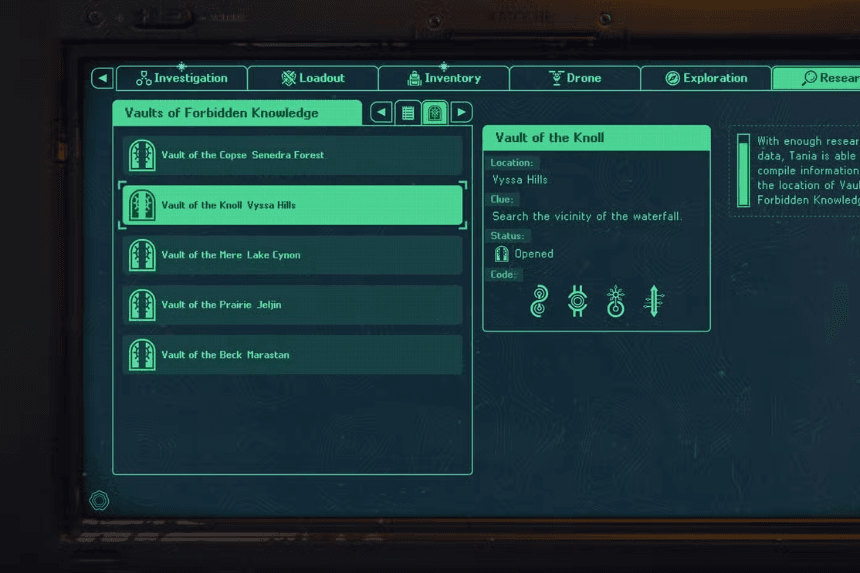Select Vault of the Beck Marastan
This screenshot has height=573, width=860.
click(292, 355)
